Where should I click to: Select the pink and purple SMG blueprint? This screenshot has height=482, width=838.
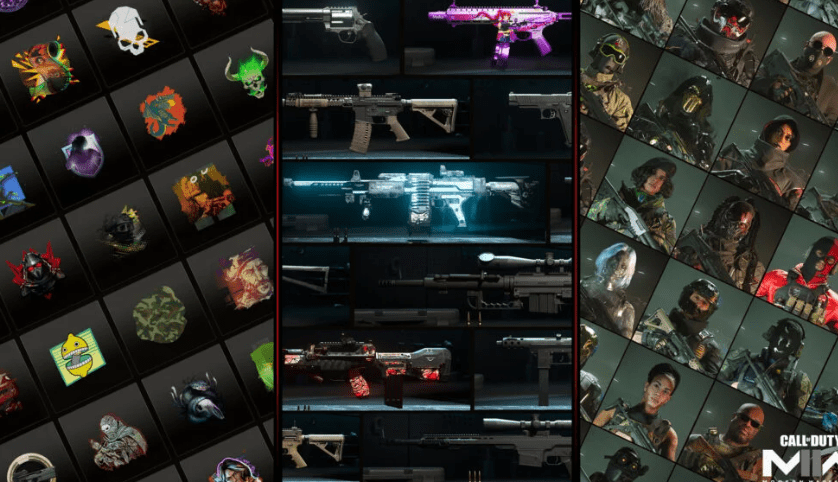coord(489,30)
